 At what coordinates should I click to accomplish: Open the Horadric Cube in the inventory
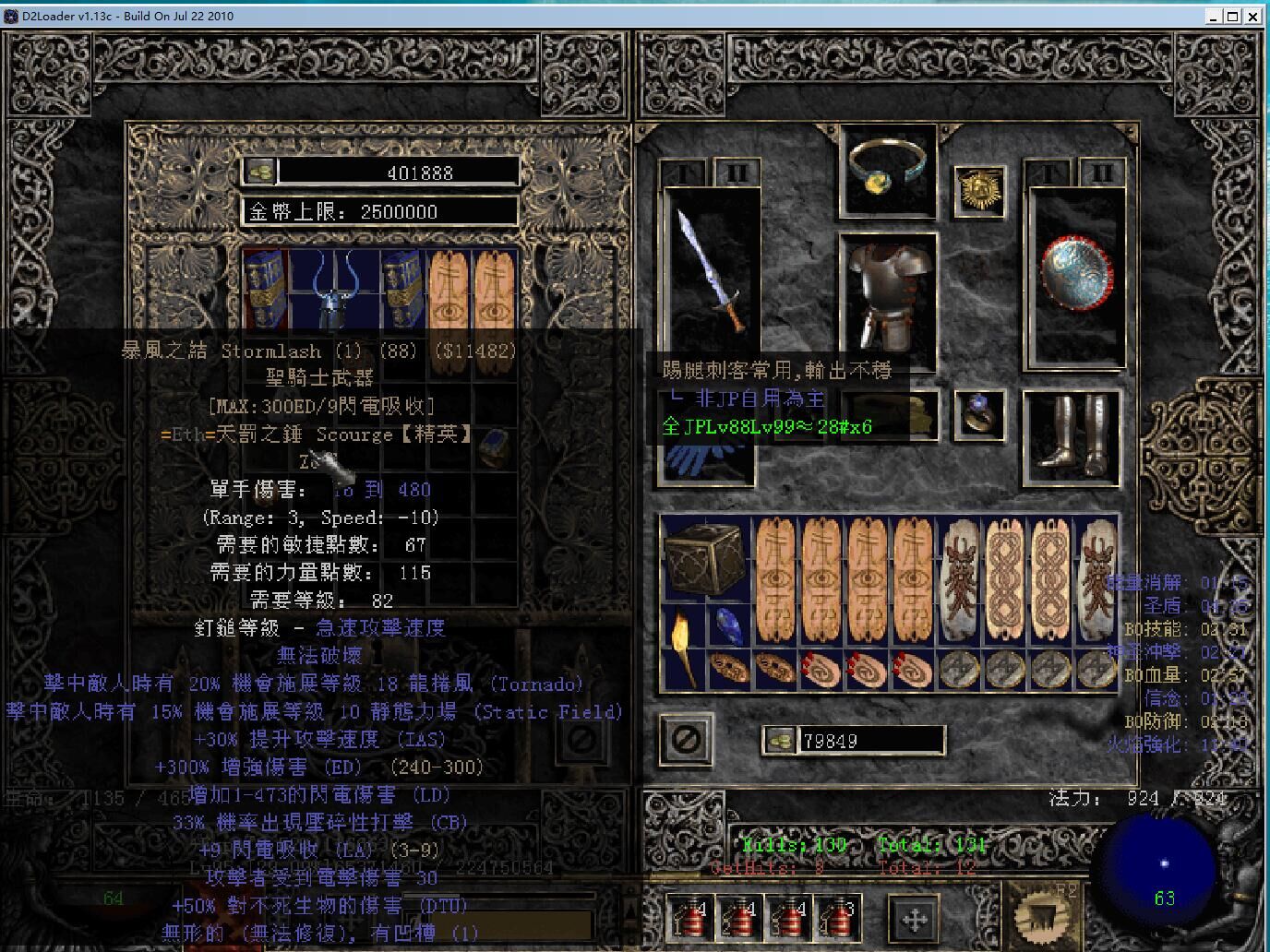click(707, 560)
